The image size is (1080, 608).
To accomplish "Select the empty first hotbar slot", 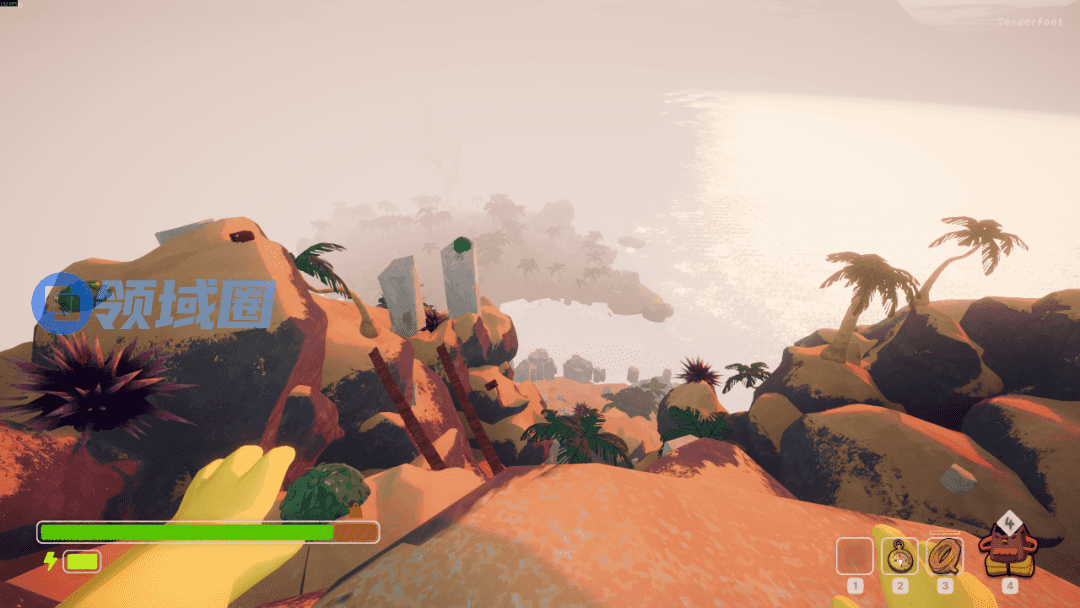I will click(854, 555).
